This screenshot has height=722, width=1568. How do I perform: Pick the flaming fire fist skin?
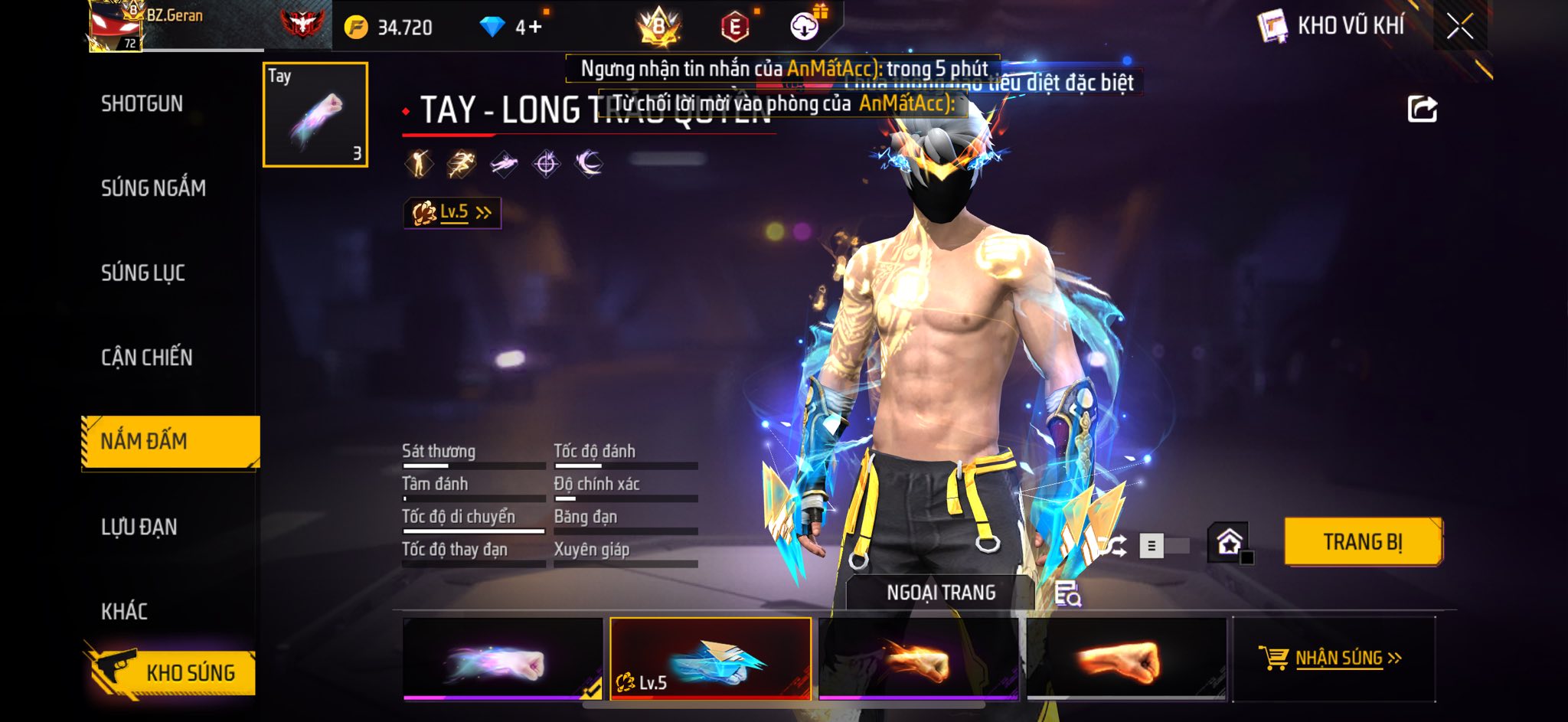[919, 658]
